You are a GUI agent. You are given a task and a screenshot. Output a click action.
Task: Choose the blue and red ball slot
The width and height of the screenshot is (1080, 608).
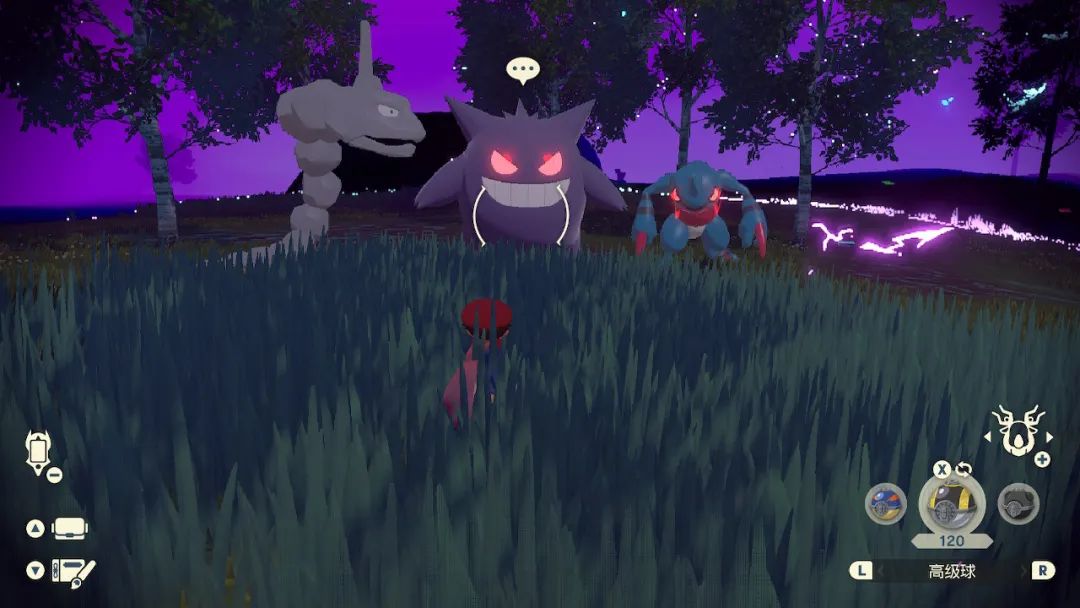point(885,503)
